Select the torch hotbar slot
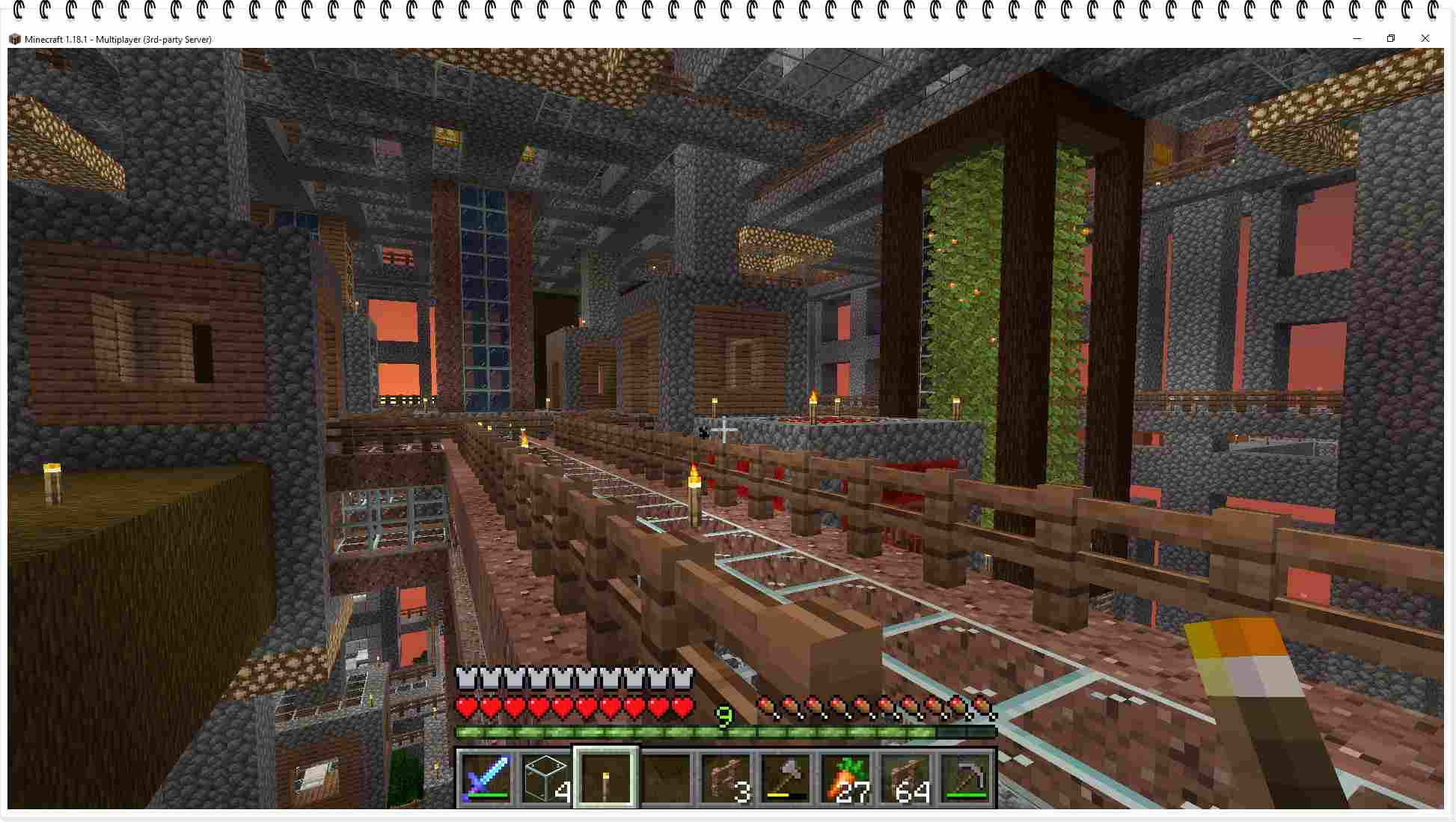 point(605,779)
